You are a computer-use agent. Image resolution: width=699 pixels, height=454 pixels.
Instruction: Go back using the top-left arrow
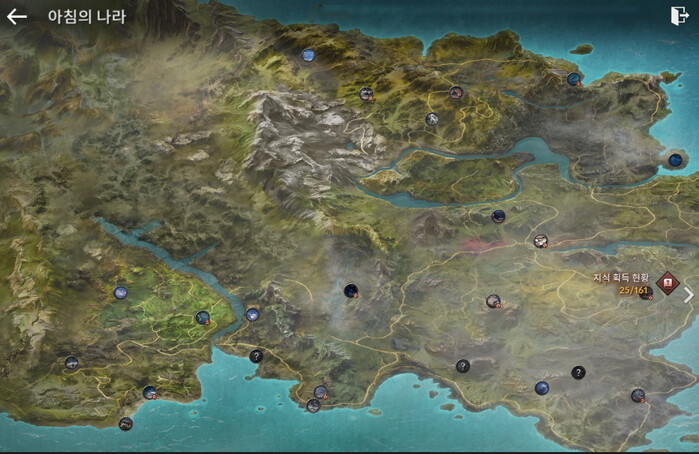(17, 17)
